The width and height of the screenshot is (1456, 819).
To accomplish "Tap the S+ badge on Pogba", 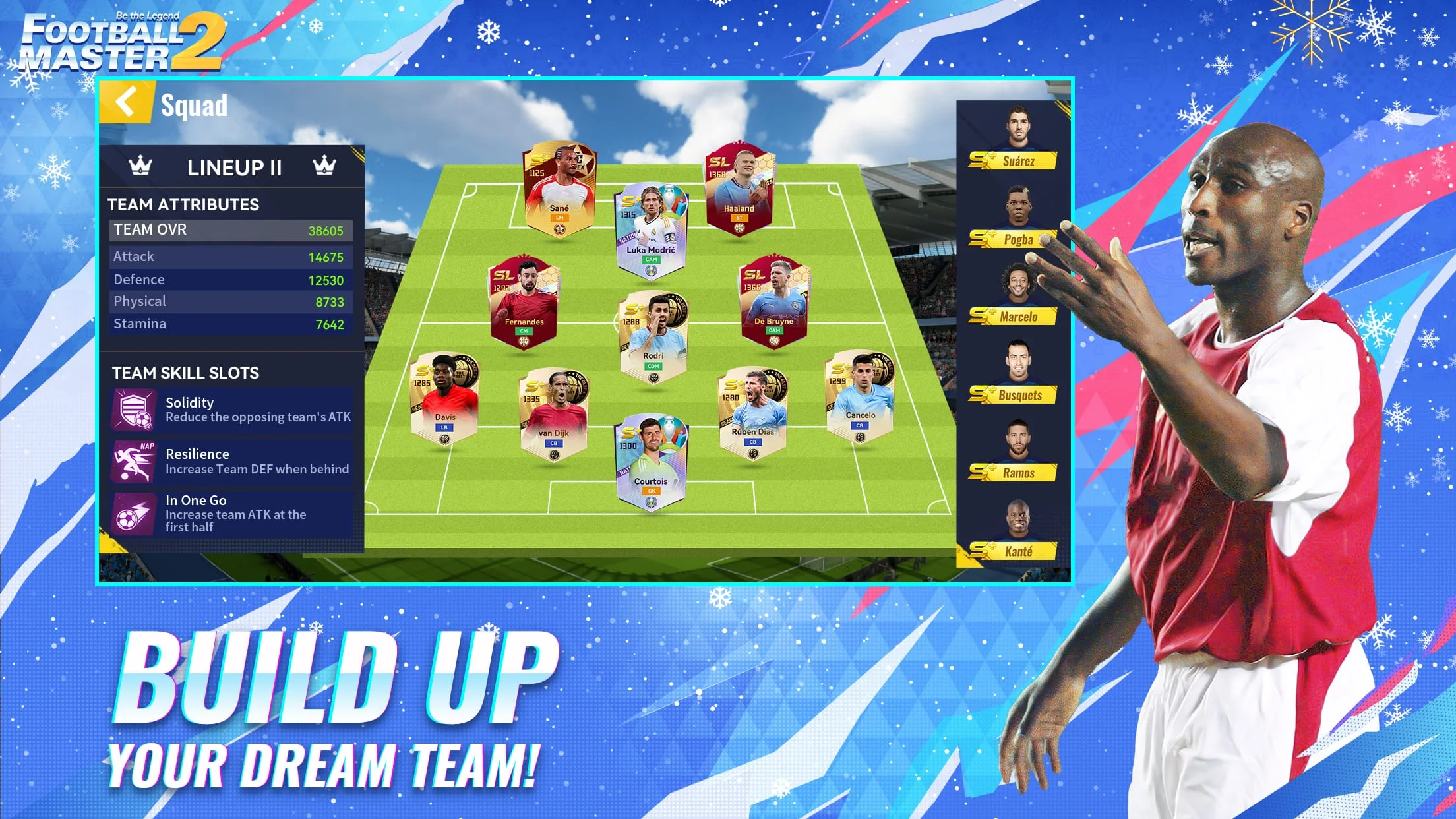I will tap(983, 239).
